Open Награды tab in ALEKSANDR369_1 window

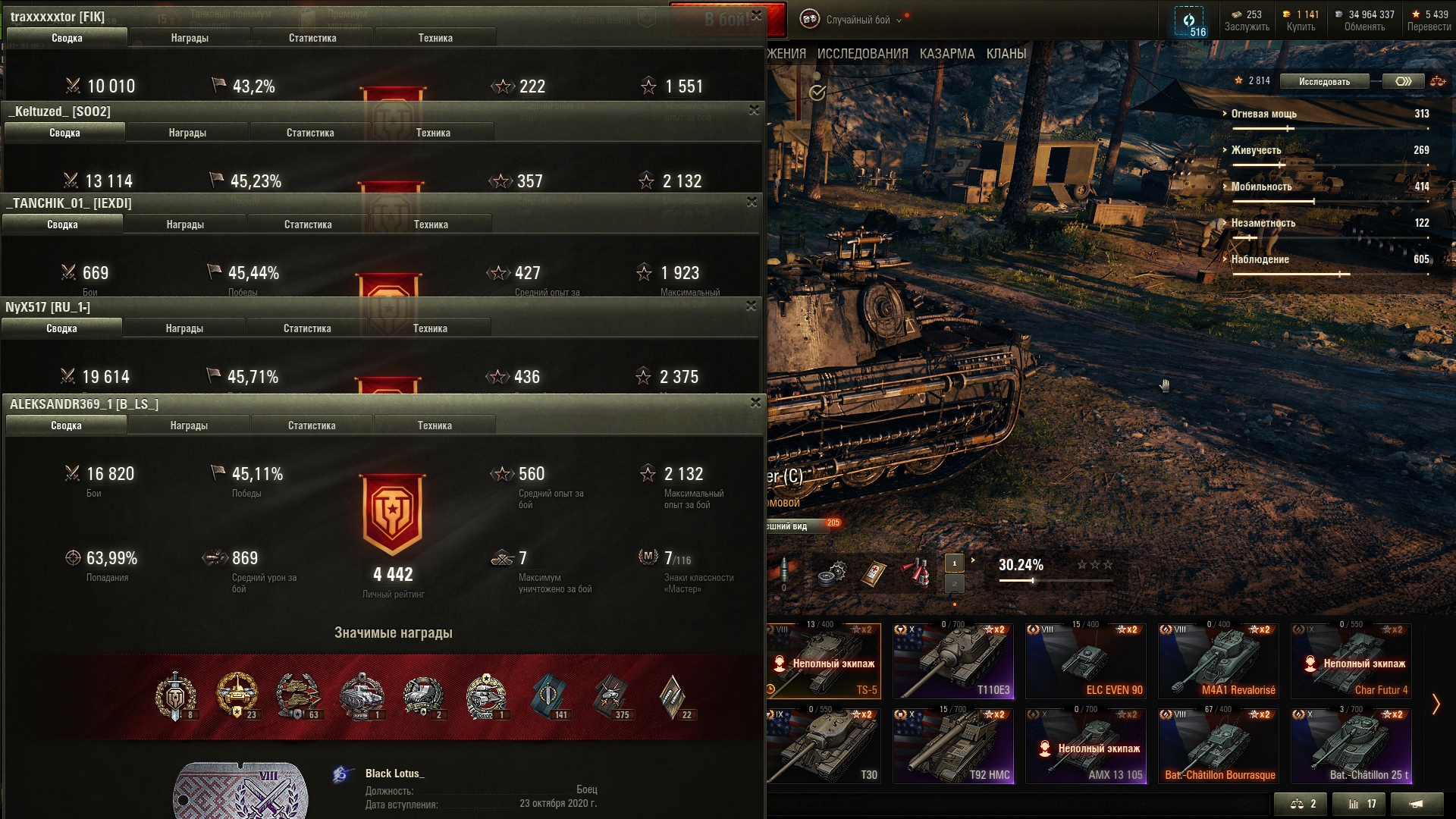tap(189, 425)
